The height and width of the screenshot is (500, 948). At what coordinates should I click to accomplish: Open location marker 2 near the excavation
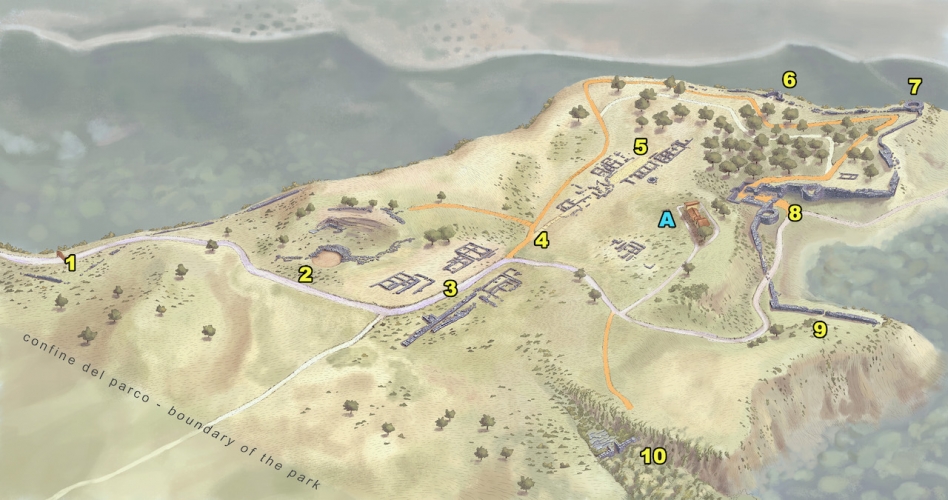tap(305, 274)
